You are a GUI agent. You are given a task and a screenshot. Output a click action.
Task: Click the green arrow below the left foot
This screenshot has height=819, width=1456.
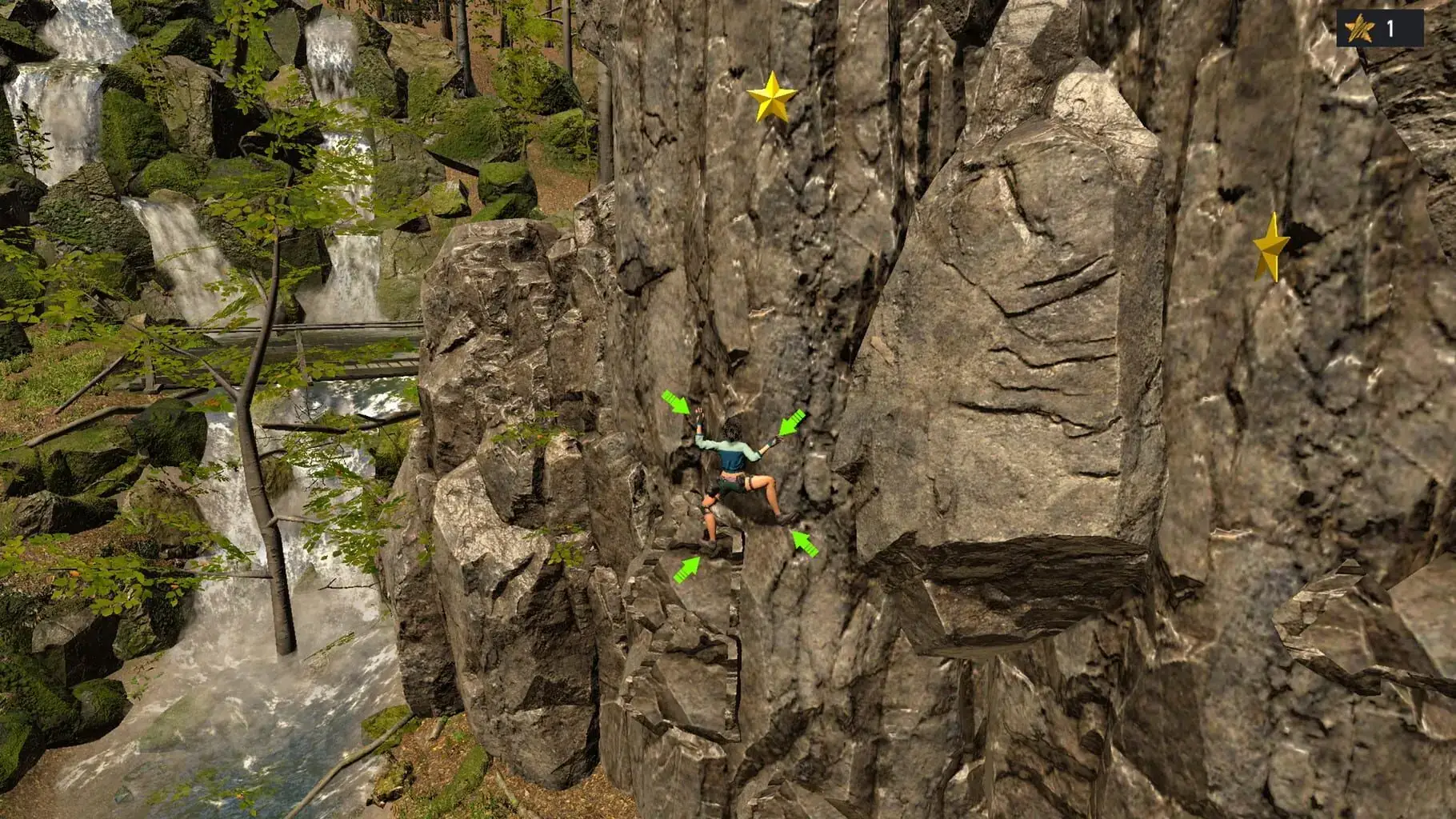click(x=687, y=569)
